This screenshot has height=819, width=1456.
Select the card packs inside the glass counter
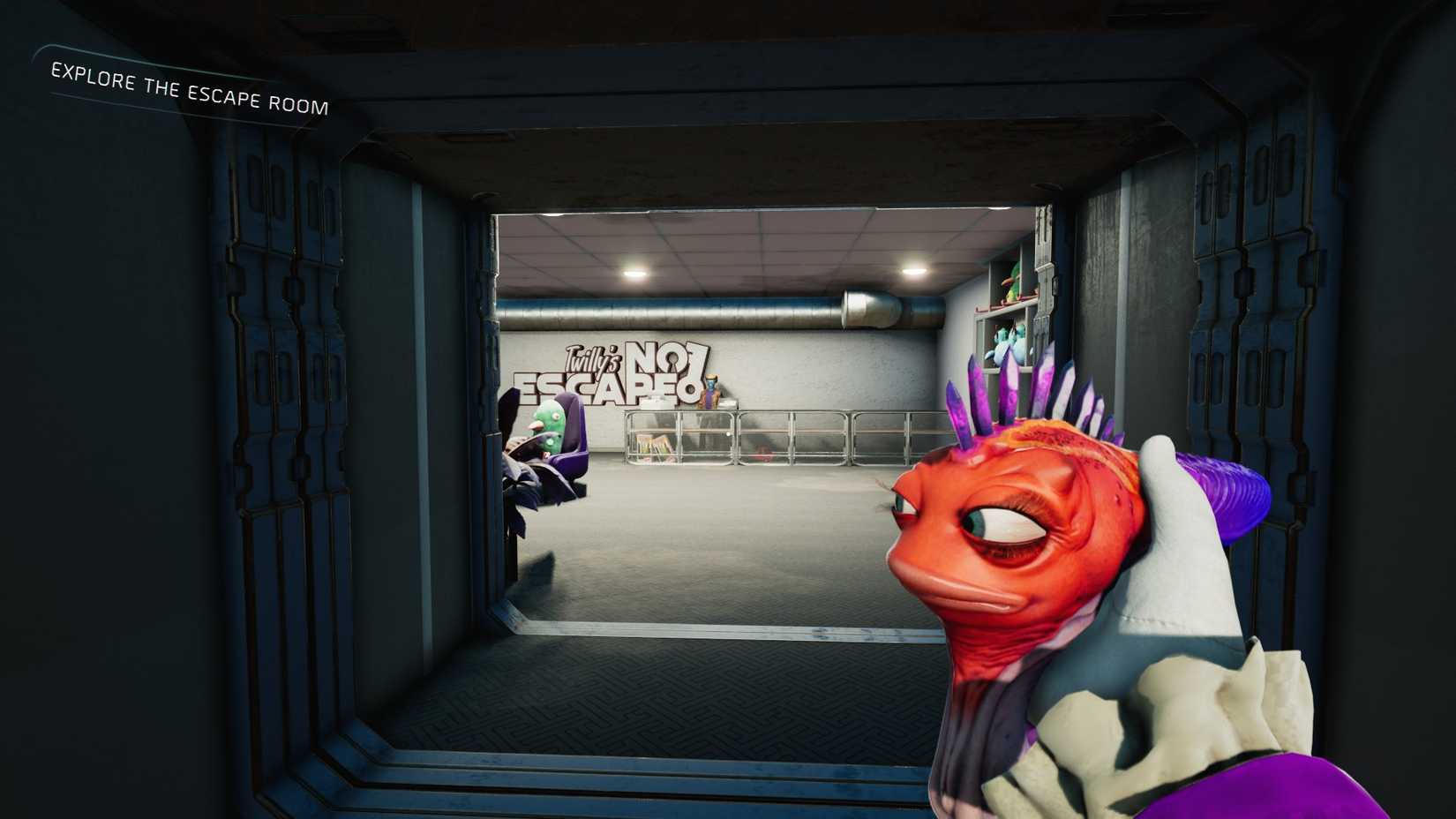tap(654, 446)
